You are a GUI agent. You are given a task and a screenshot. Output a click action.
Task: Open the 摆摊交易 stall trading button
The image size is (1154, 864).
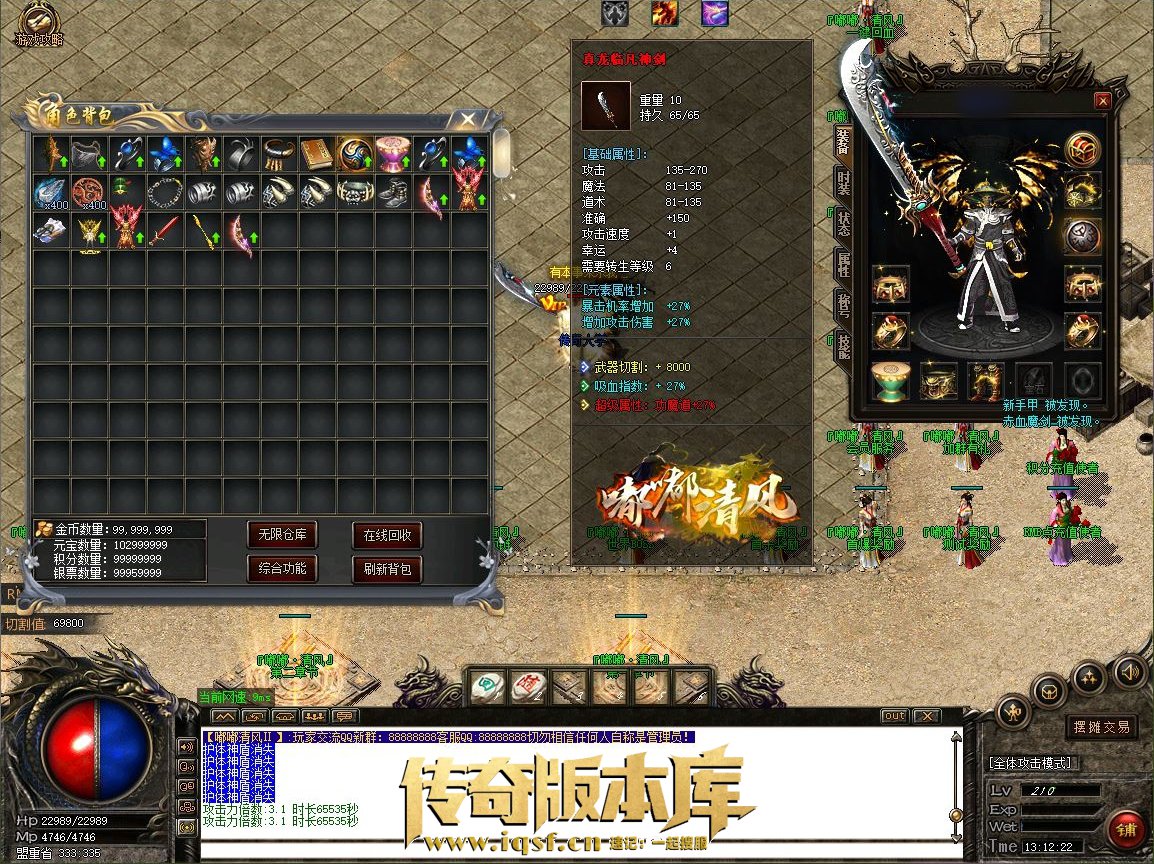pyautogui.click(x=1101, y=727)
